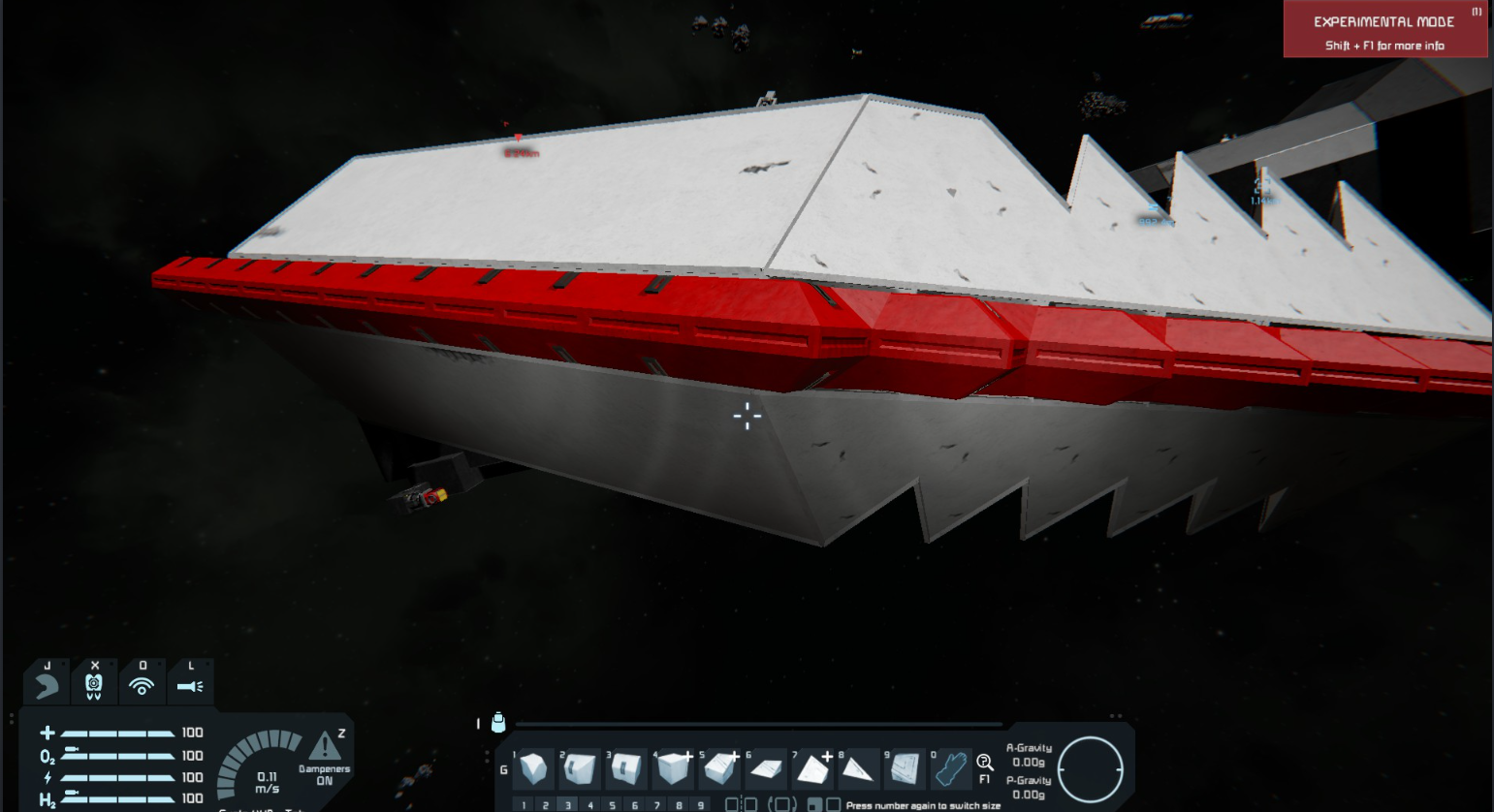Screen dimensions: 1494x812
Task: Select the block with plus in slot 5
Action: [x=719, y=769]
